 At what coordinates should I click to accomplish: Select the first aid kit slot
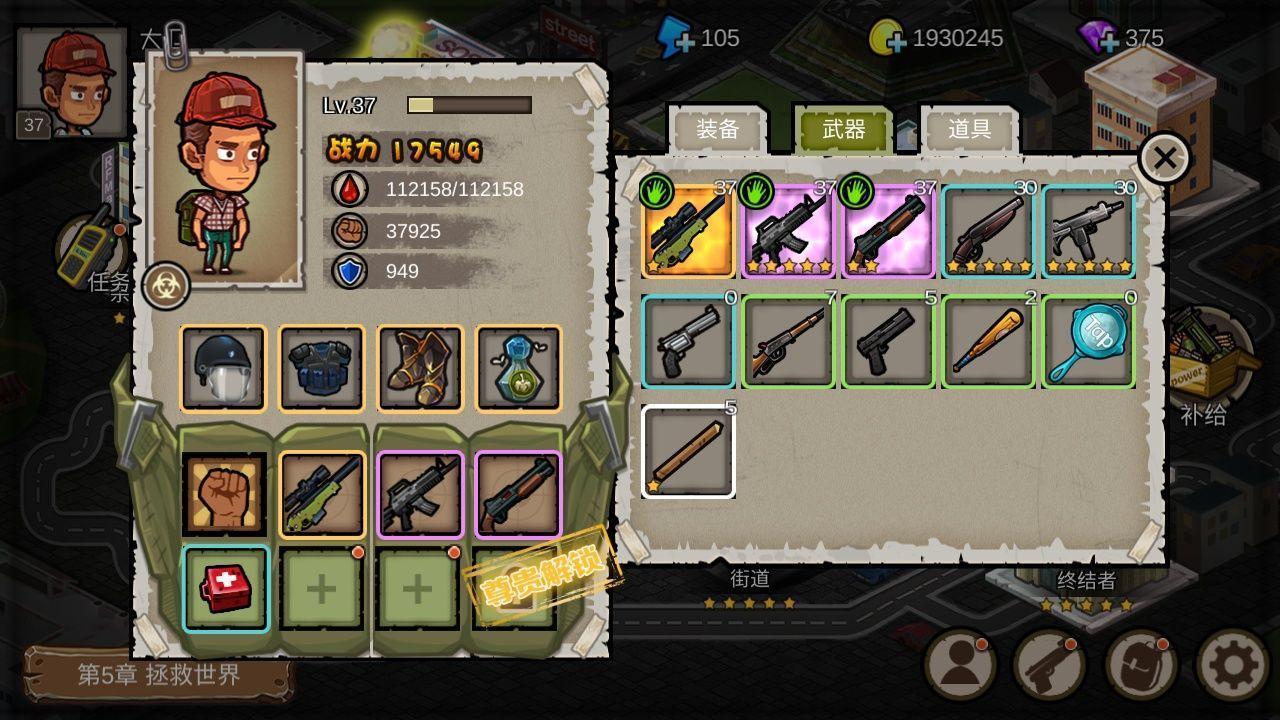click(225, 589)
